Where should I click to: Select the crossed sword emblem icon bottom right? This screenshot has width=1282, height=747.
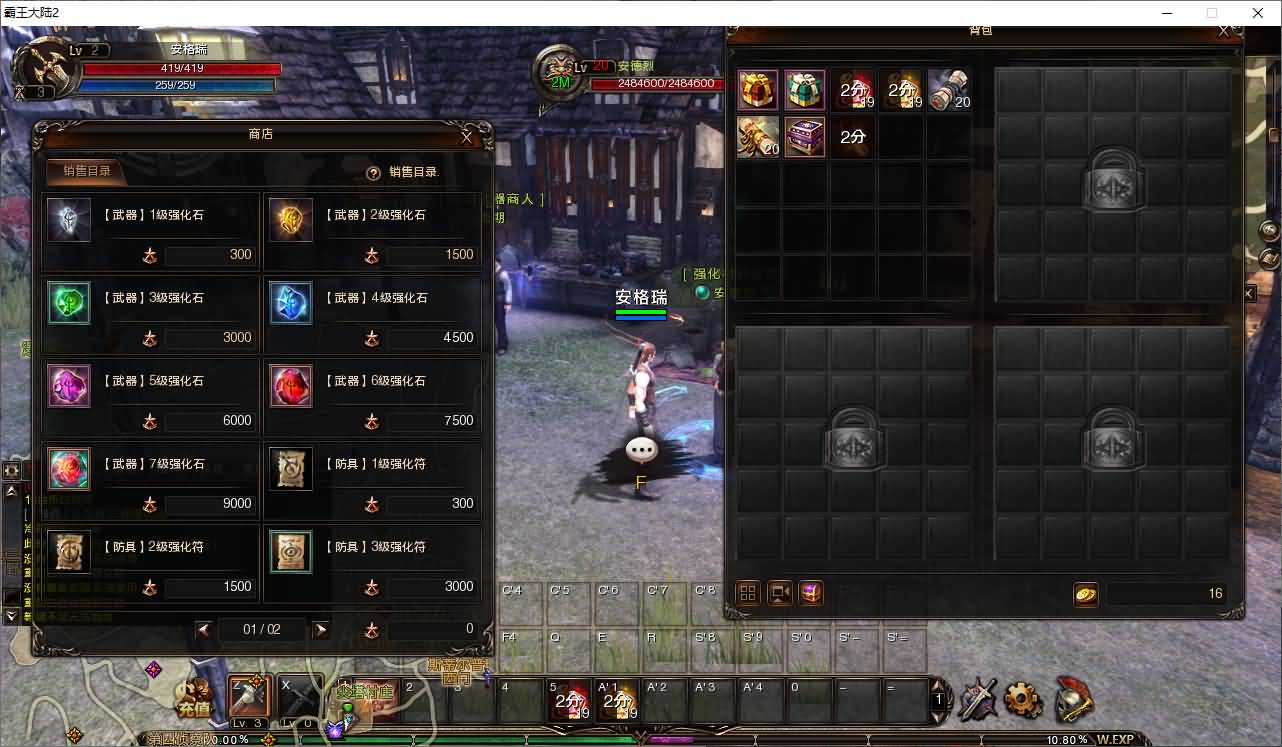point(976,702)
